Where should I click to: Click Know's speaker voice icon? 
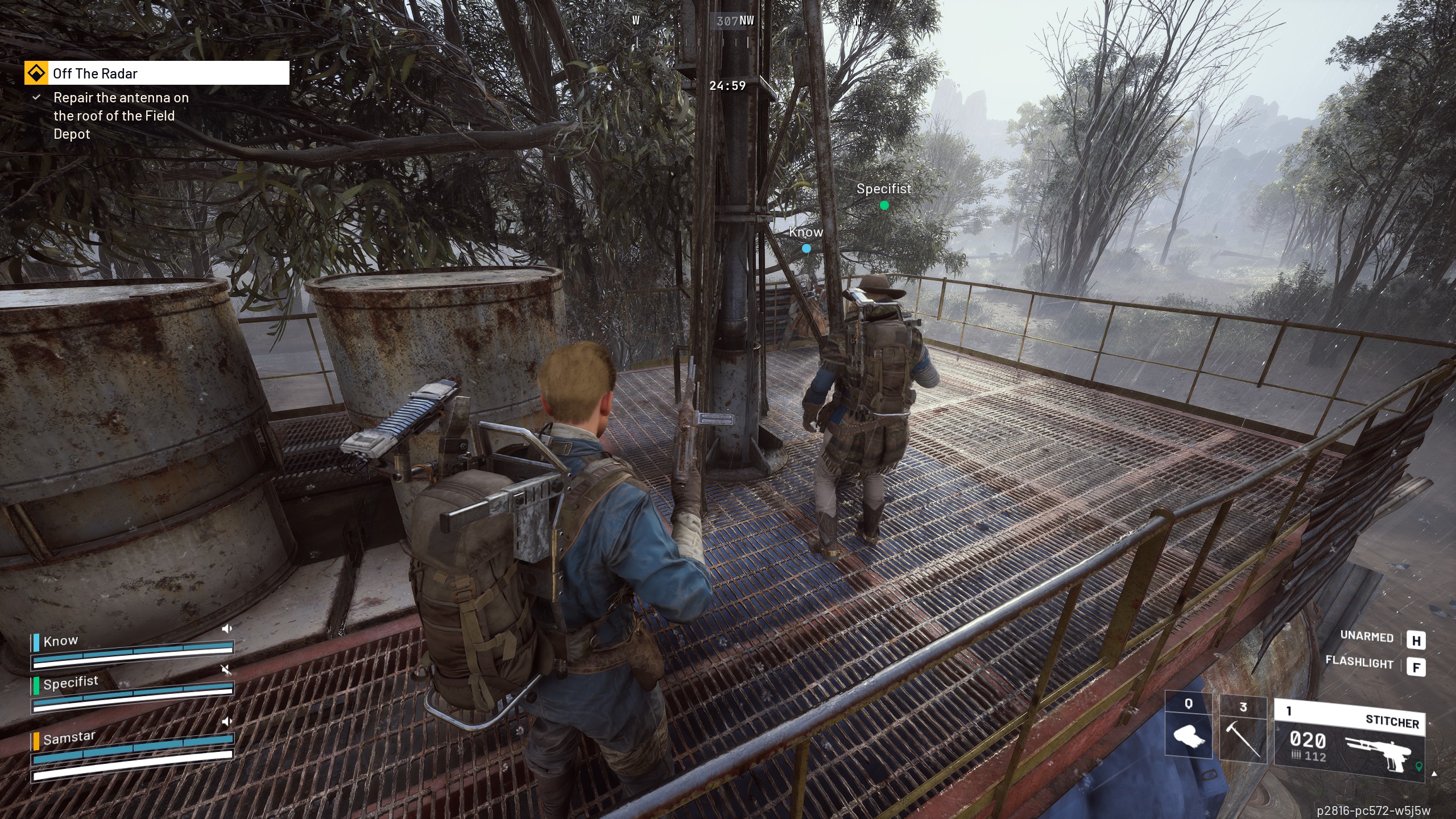click(x=226, y=628)
